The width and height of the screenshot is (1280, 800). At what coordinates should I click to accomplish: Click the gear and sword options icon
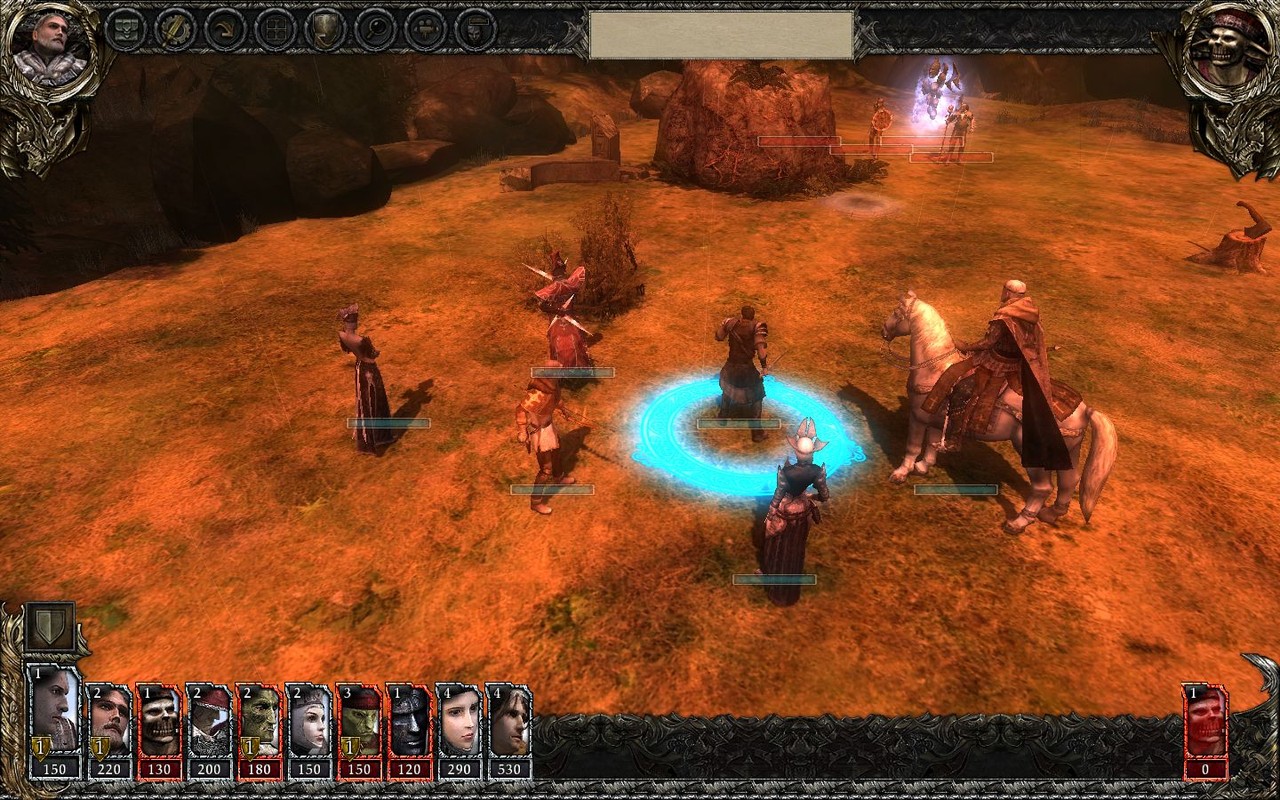175,29
